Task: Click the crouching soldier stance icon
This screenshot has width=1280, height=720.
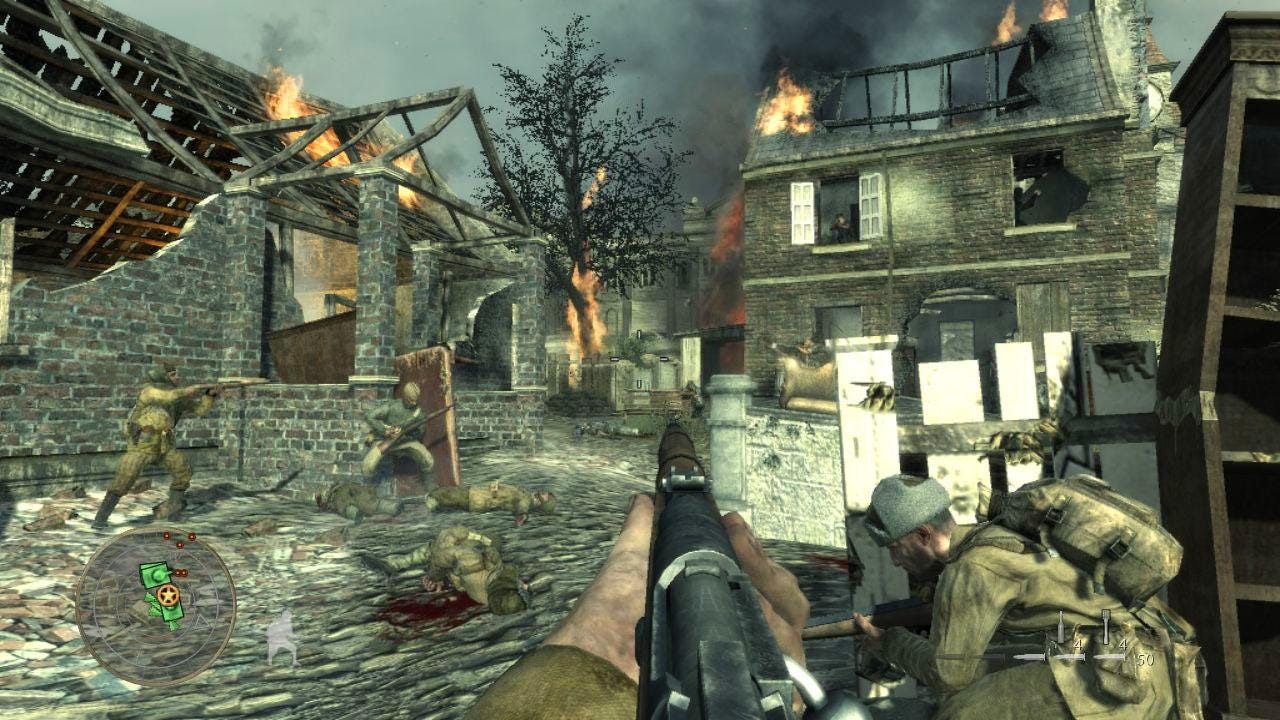Action: [x=283, y=638]
